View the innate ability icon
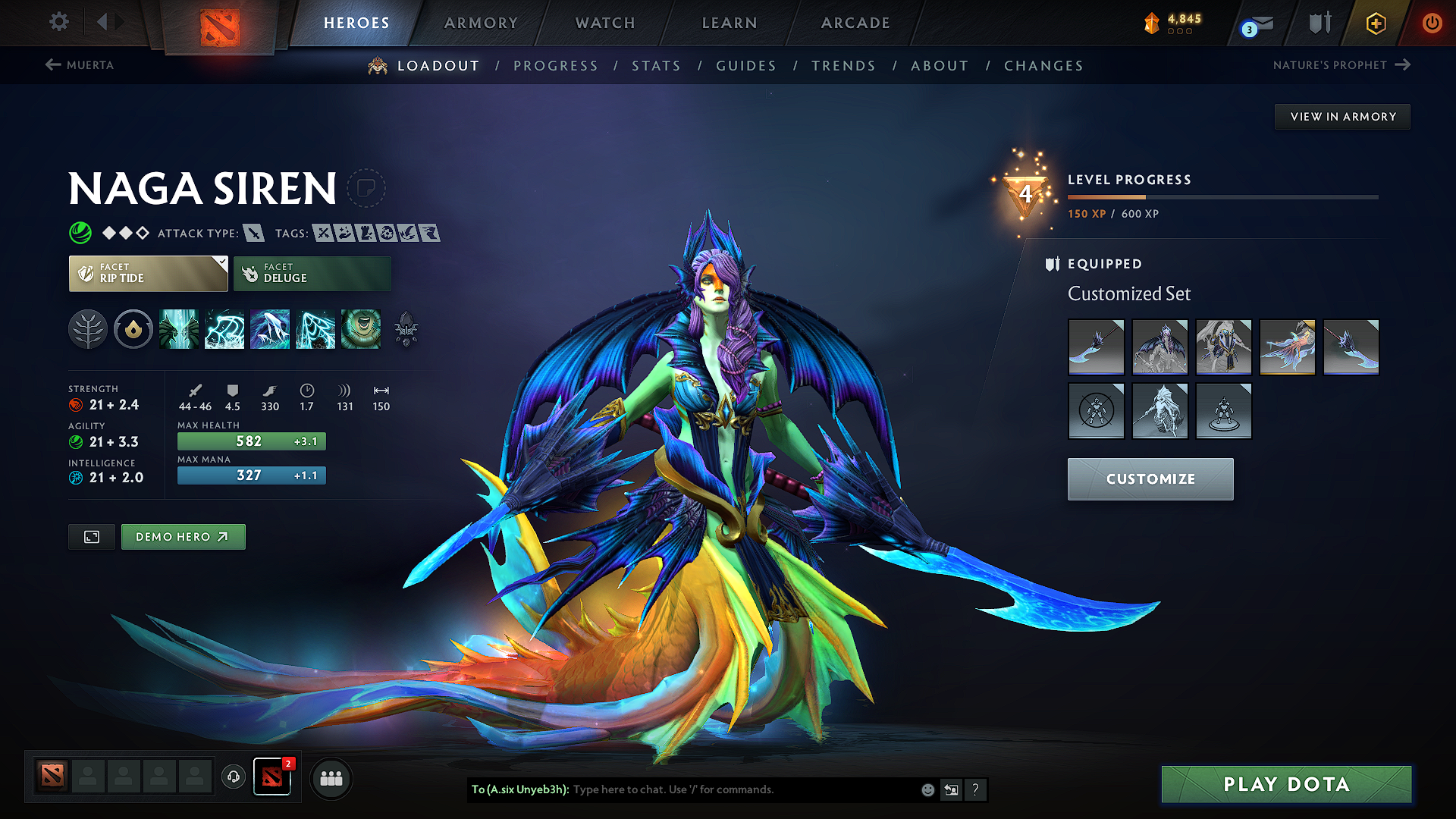 [133, 329]
